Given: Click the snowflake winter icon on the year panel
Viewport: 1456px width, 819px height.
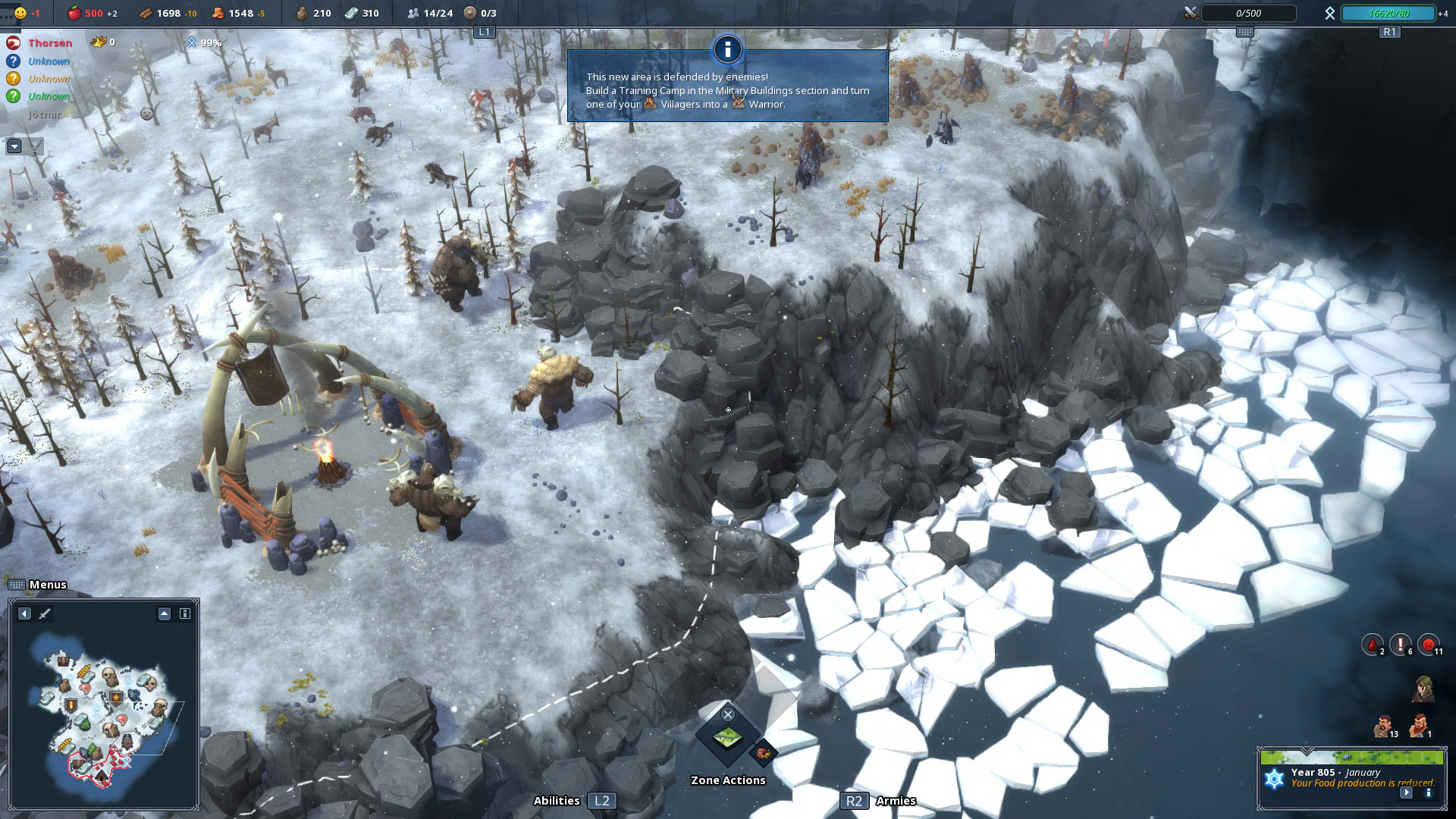Looking at the screenshot, I should tap(1274, 777).
